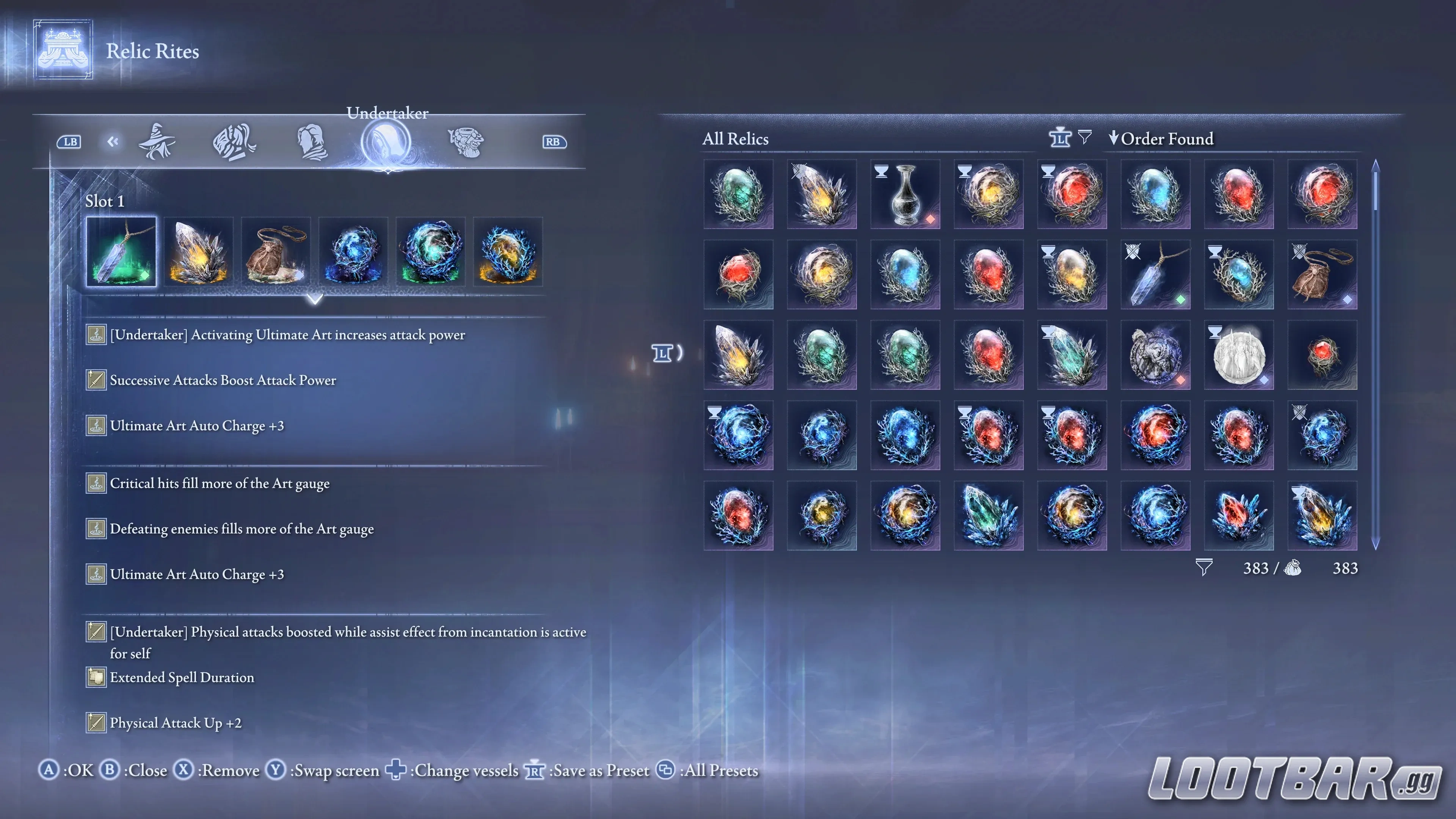Pick the glass vase relic in grid
Viewport: 1456px width, 819px height.
click(905, 195)
